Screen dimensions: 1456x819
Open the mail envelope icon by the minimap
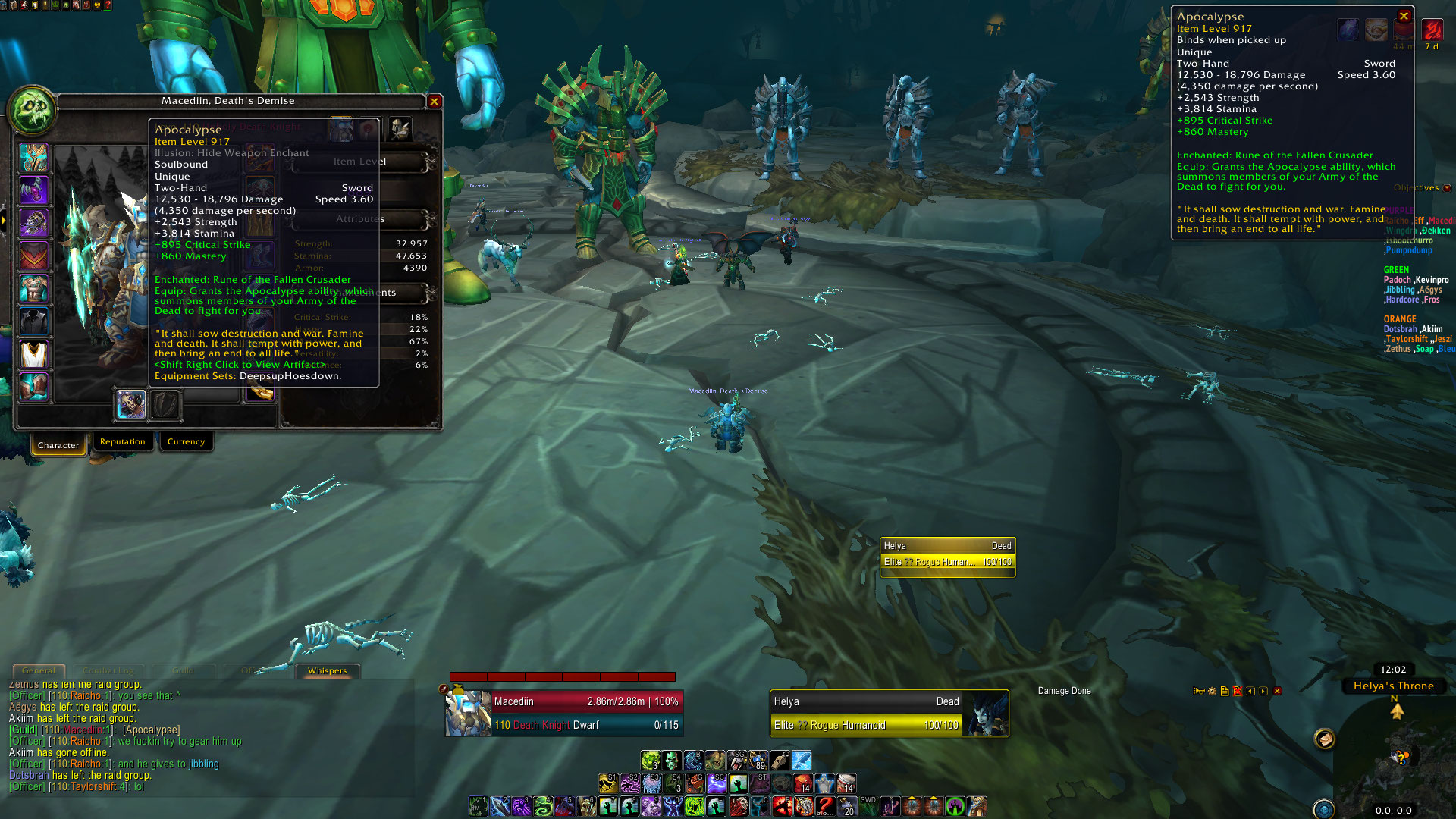pyautogui.click(x=1325, y=739)
